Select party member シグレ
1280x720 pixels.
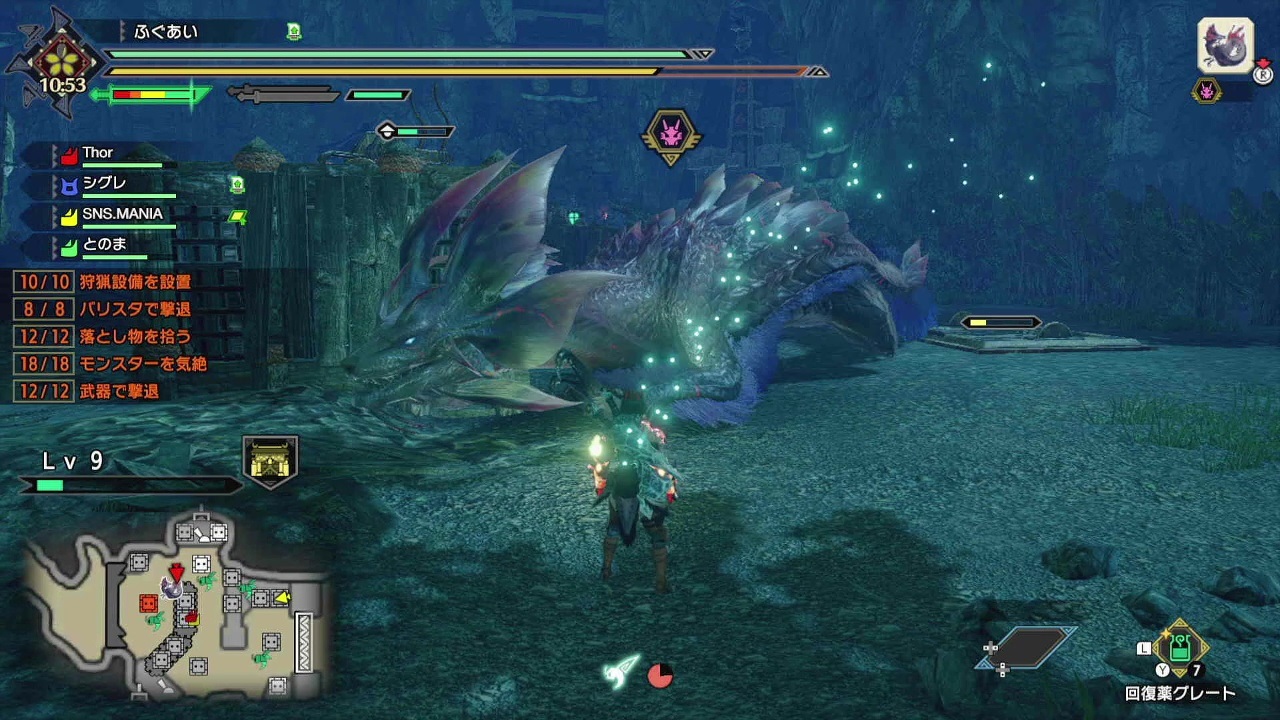(104, 185)
